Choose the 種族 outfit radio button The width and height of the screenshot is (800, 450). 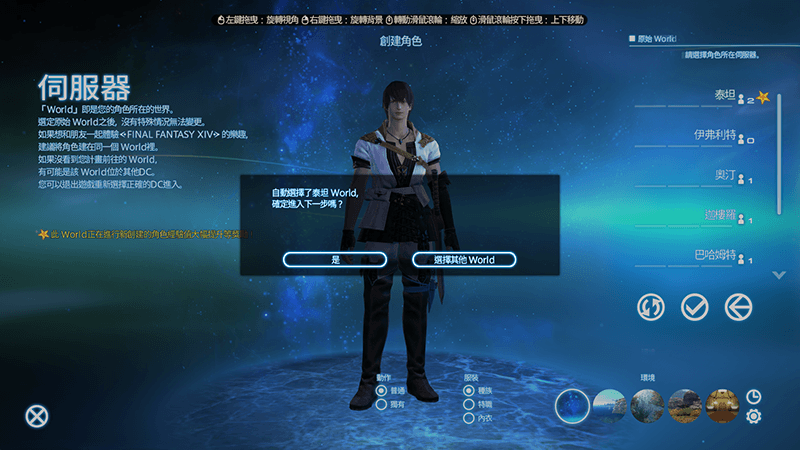point(469,391)
